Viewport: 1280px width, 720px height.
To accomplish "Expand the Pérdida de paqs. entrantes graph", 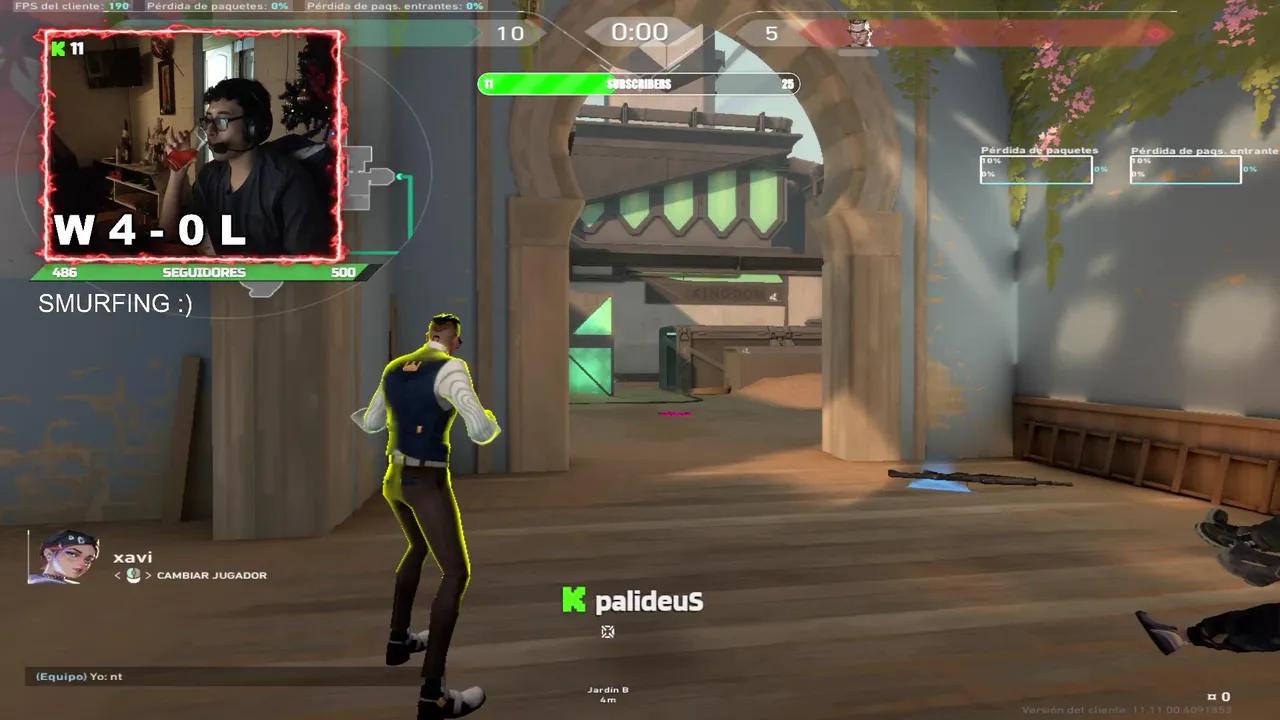I will coord(1185,170).
